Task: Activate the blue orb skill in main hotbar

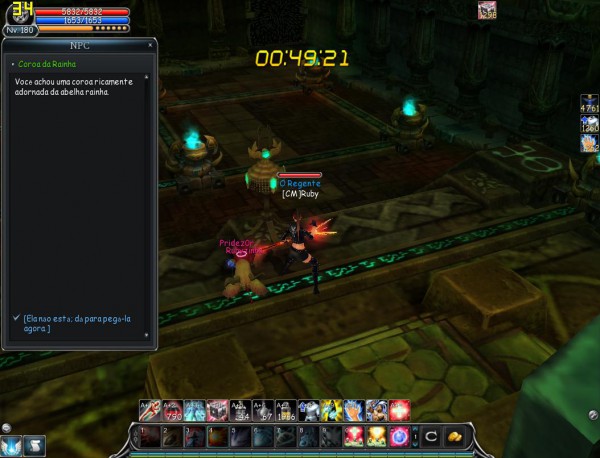Action: coord(399,436)
